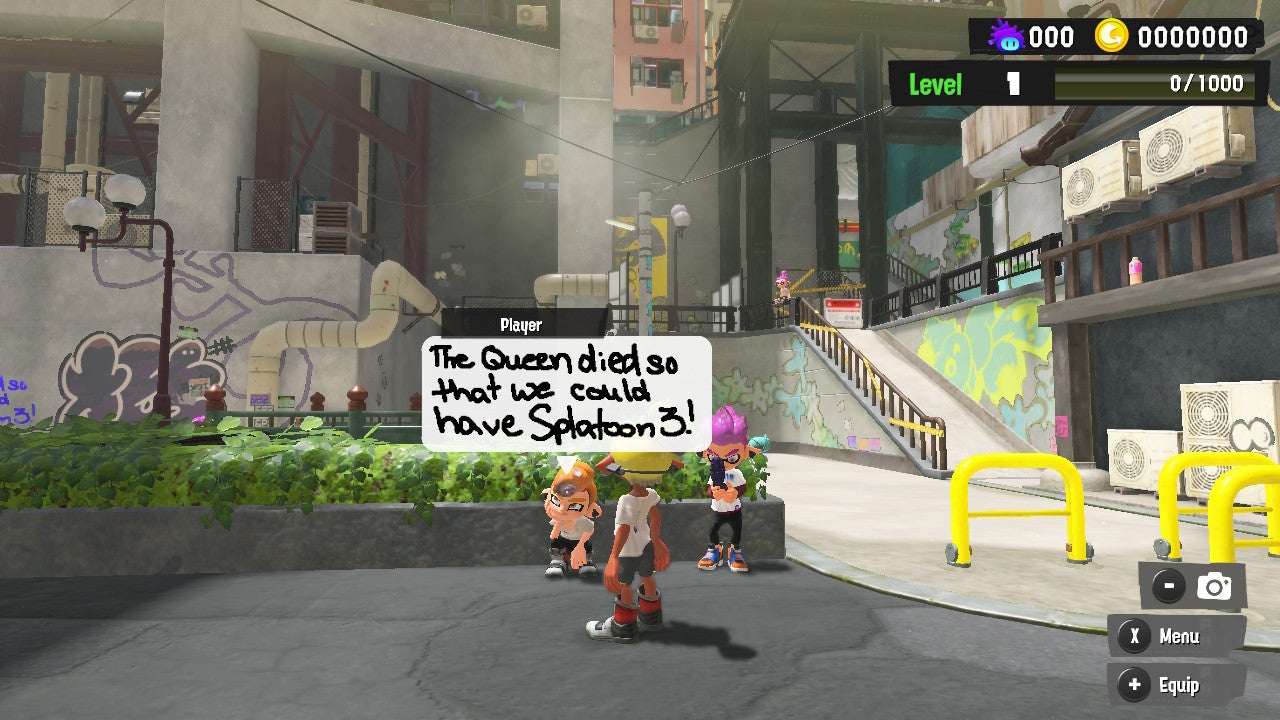The height and width of the screenshot is (720, 1280).
Task: Open the Menu entry labeled Menu
Action: (x=1178, y=637)
